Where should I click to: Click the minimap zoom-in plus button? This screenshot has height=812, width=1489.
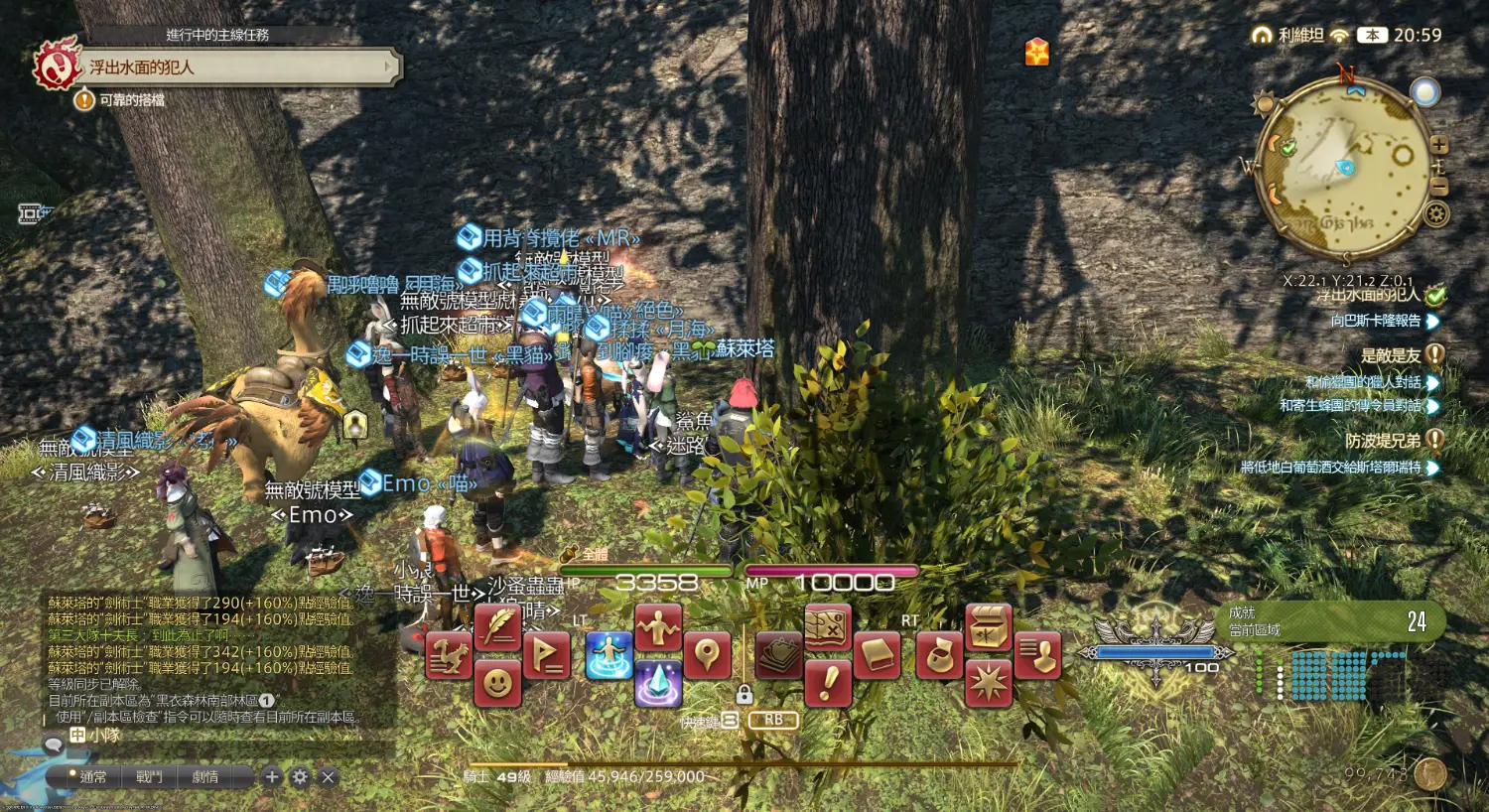click(x=1439, y=145)
